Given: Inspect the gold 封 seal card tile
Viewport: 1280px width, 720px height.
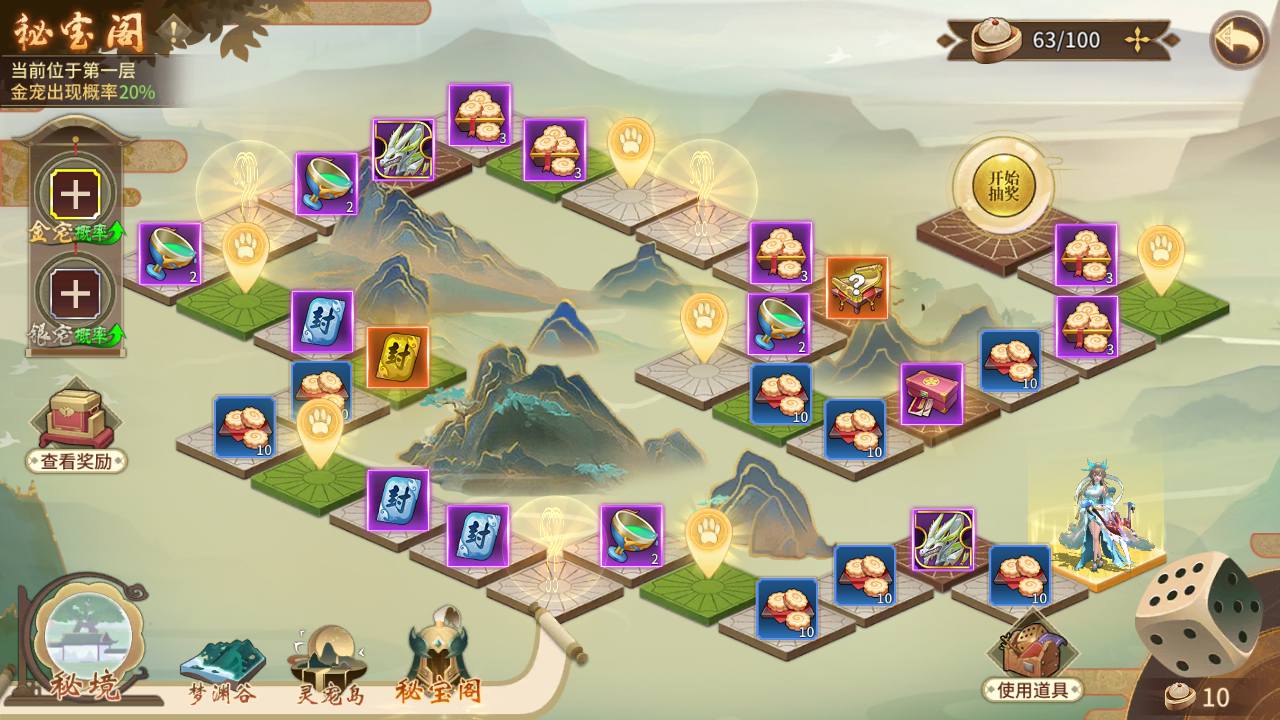Looking at the screenshot, I should point(397,357).
